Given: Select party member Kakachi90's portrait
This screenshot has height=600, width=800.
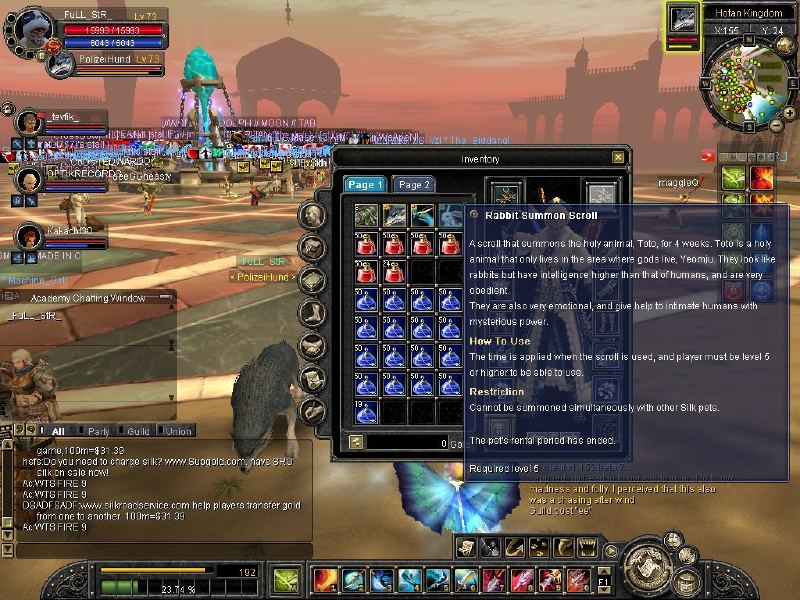Looking at the screenshot, I should coord(30,236).
